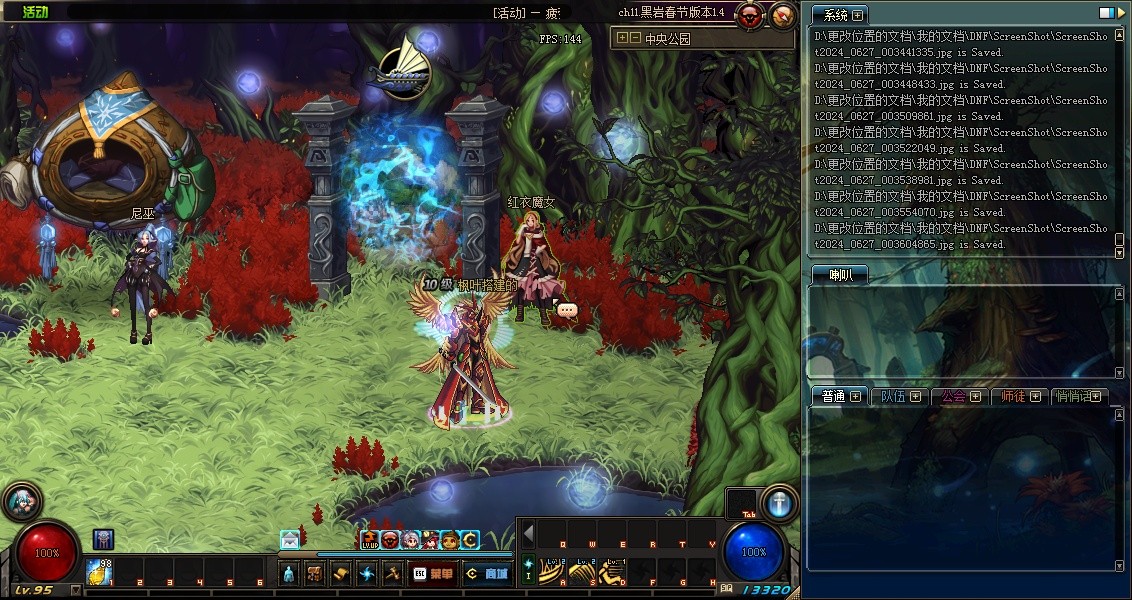1132x600 pixels.
Task: Use the potion in quickslot 1
Action: pos(97,571)
